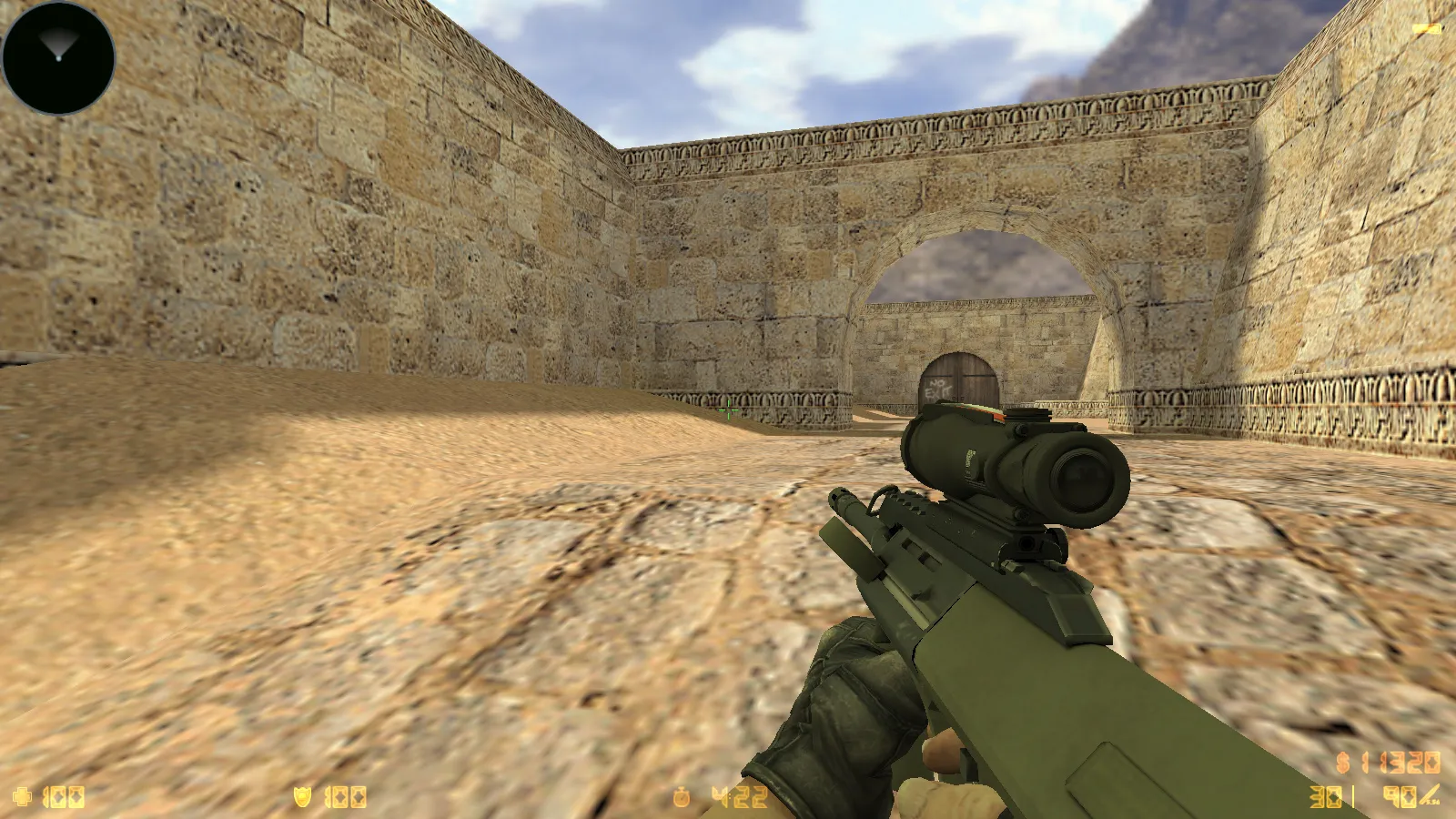Viewport: 1456px width, 819px height.
Task: Click the armor shield icon
Action: point(302,795)
